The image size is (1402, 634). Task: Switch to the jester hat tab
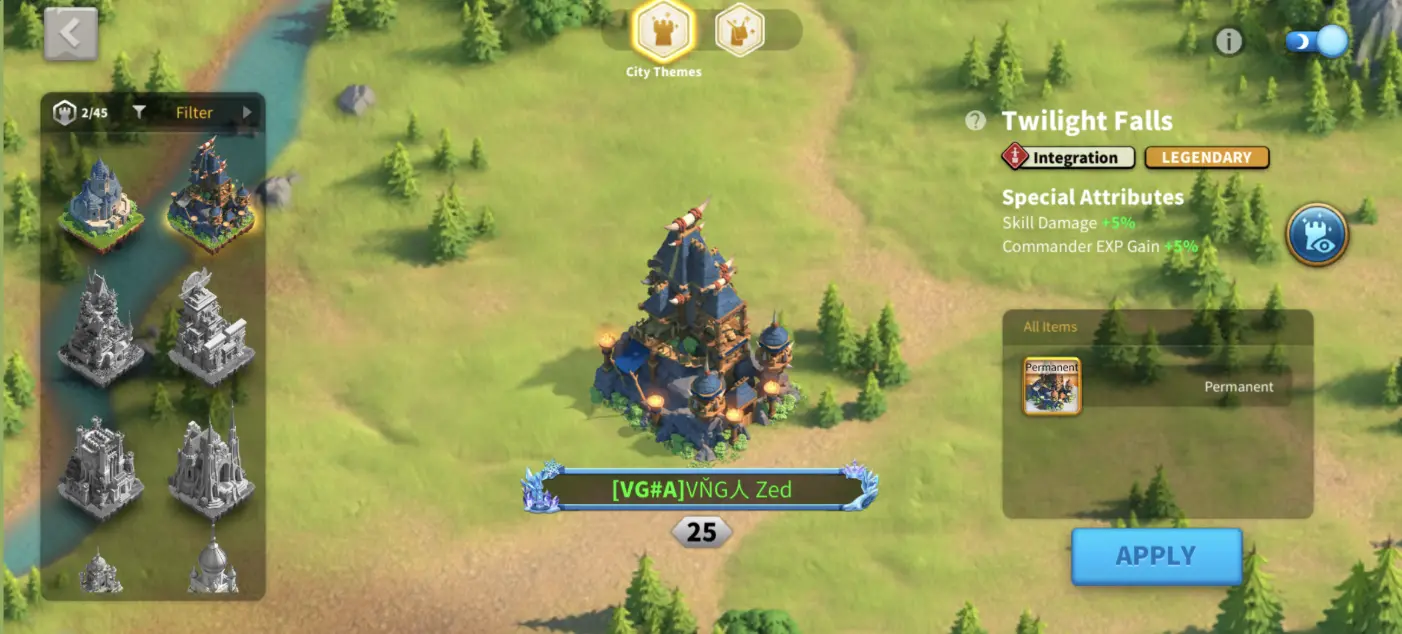[740, 31]
